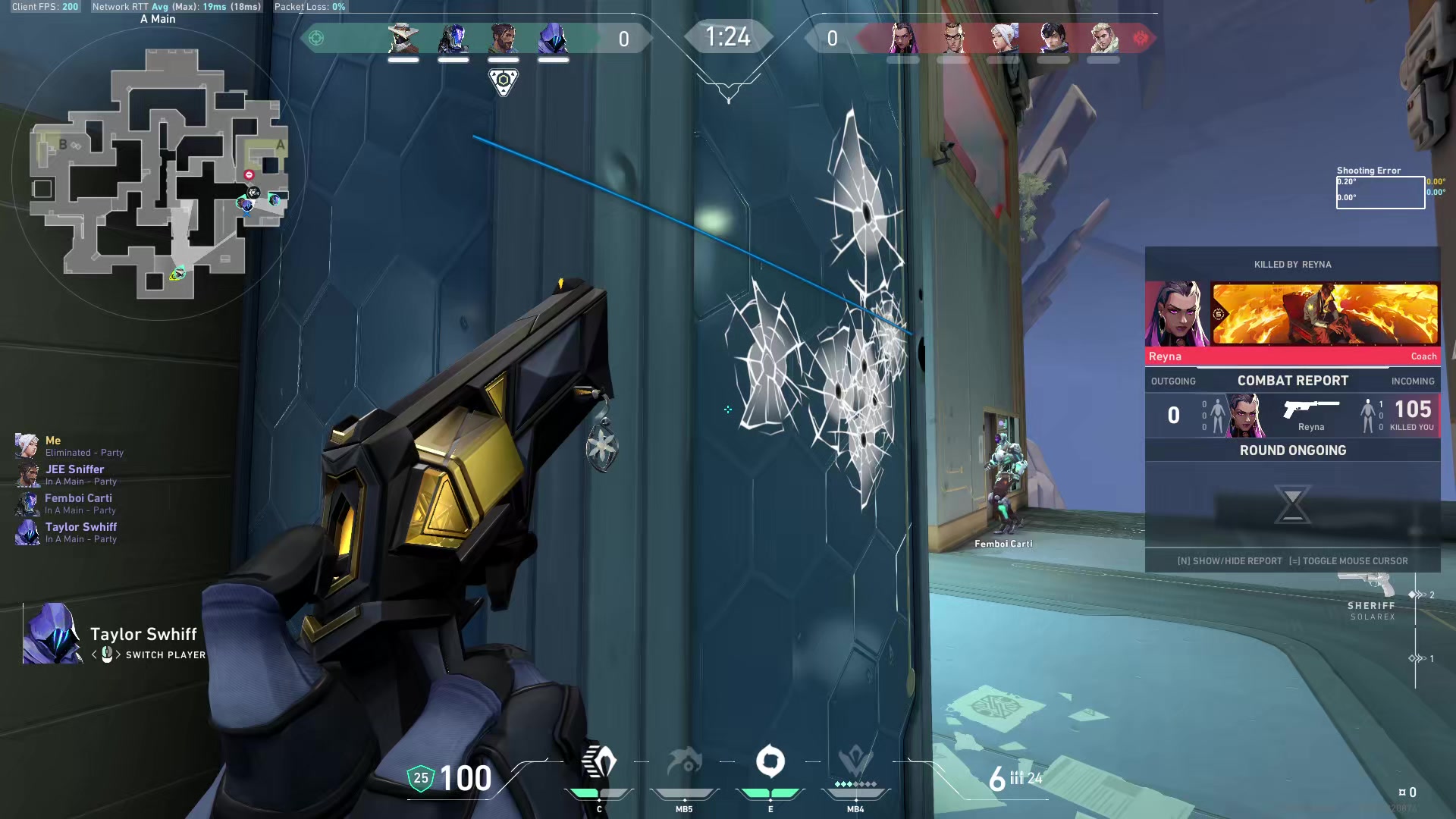1456x819 pixels.
Task: Switch to the next spectated player arrow
Action: pos(118,654)
